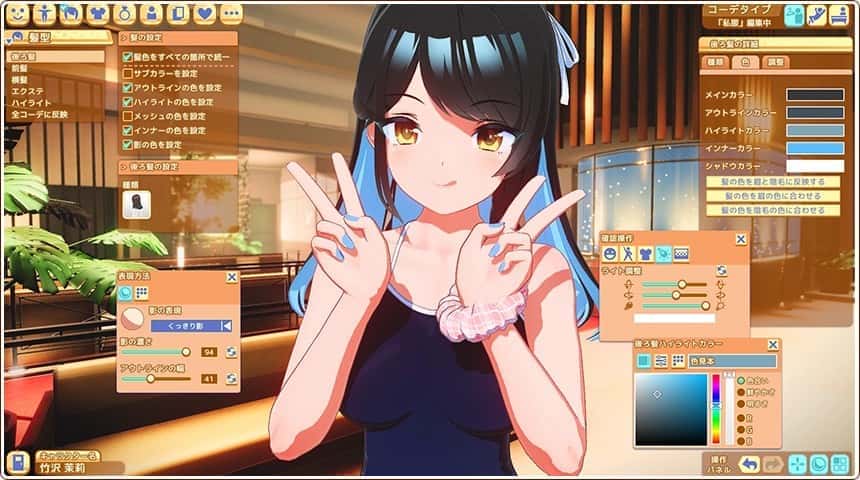Screen dimensions: 860x480
Task: Click the undo arrow button
Action: pyautogui.click(x=748, y=463)
